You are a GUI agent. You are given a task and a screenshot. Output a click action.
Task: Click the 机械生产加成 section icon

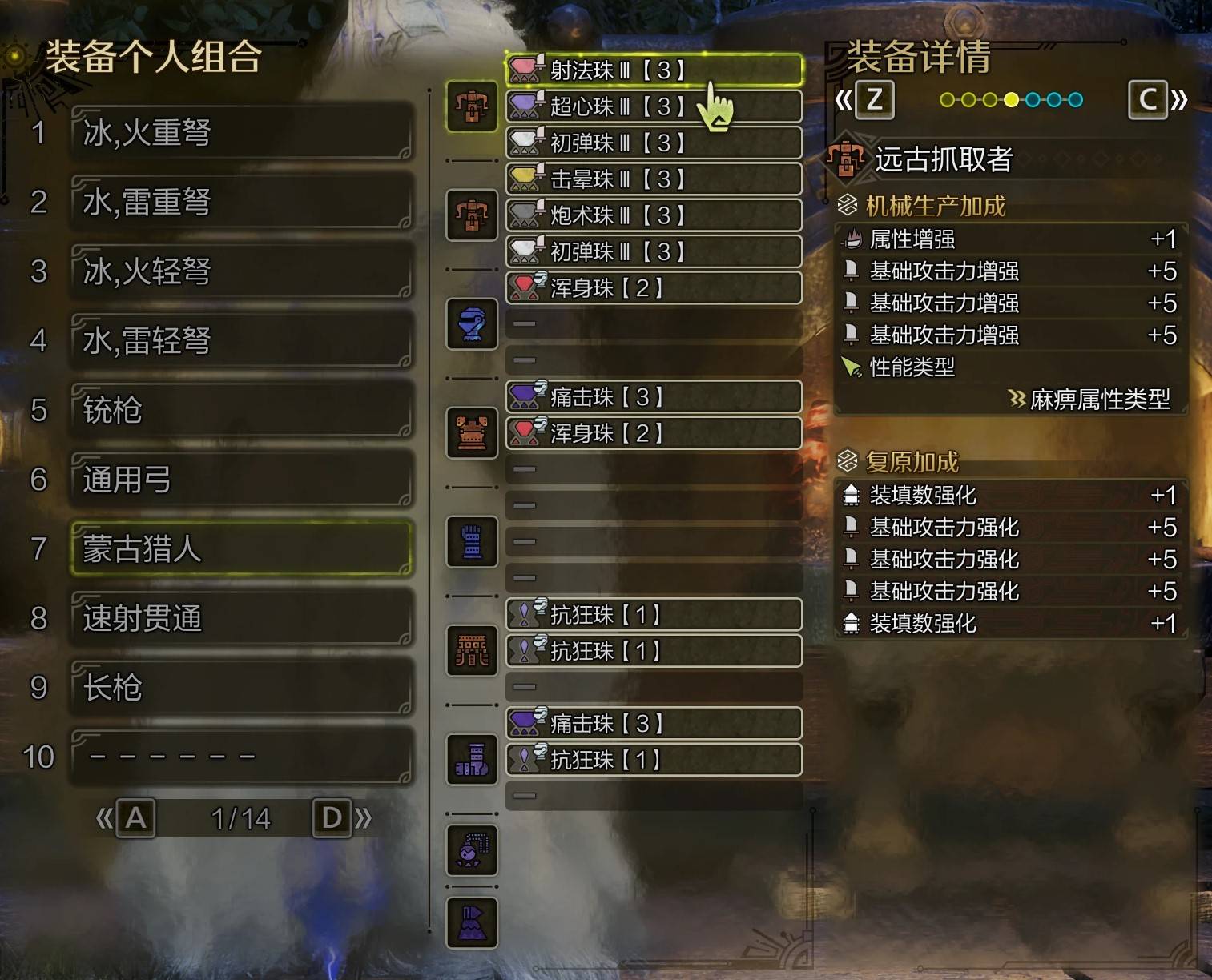point(847,206)
